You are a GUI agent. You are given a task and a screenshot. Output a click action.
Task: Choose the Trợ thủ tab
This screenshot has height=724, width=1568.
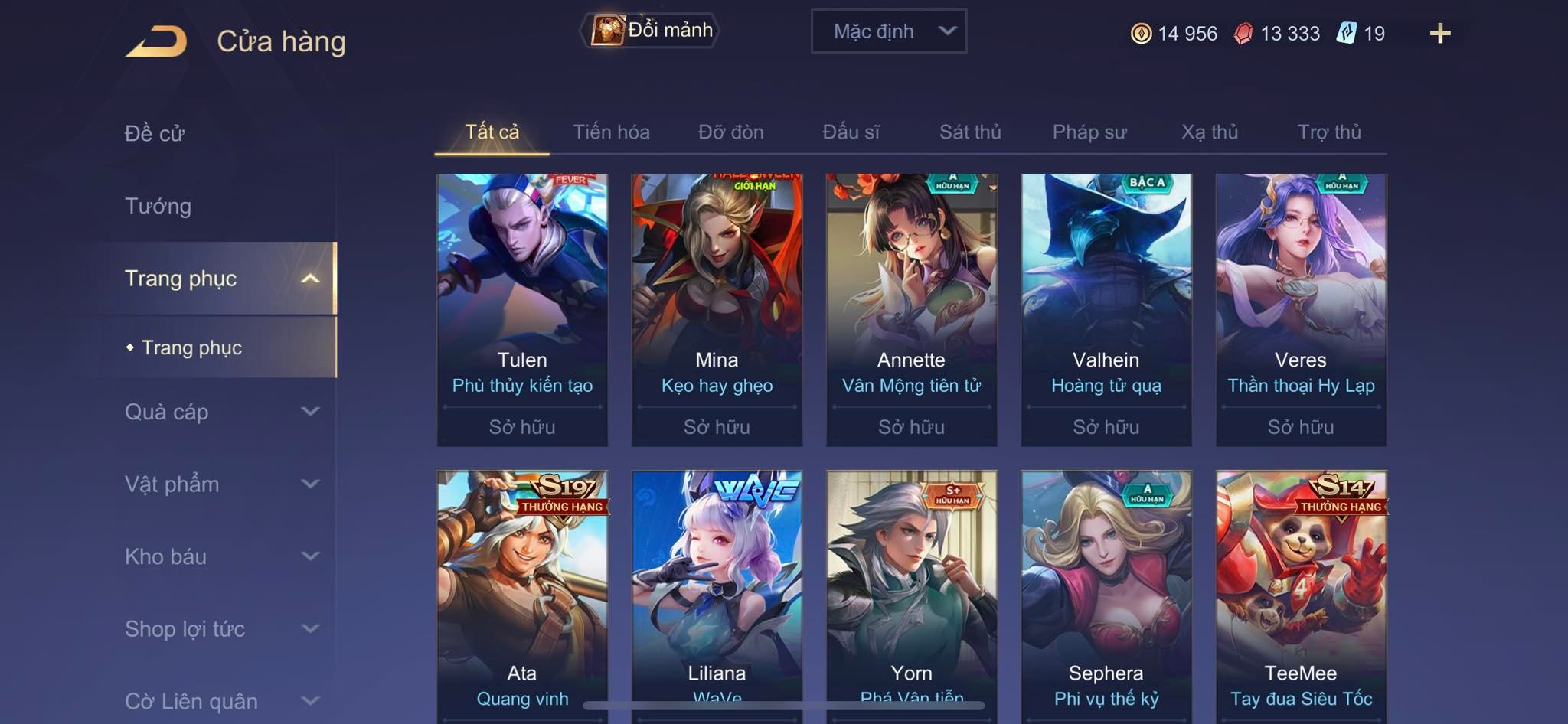point(1329,132)
